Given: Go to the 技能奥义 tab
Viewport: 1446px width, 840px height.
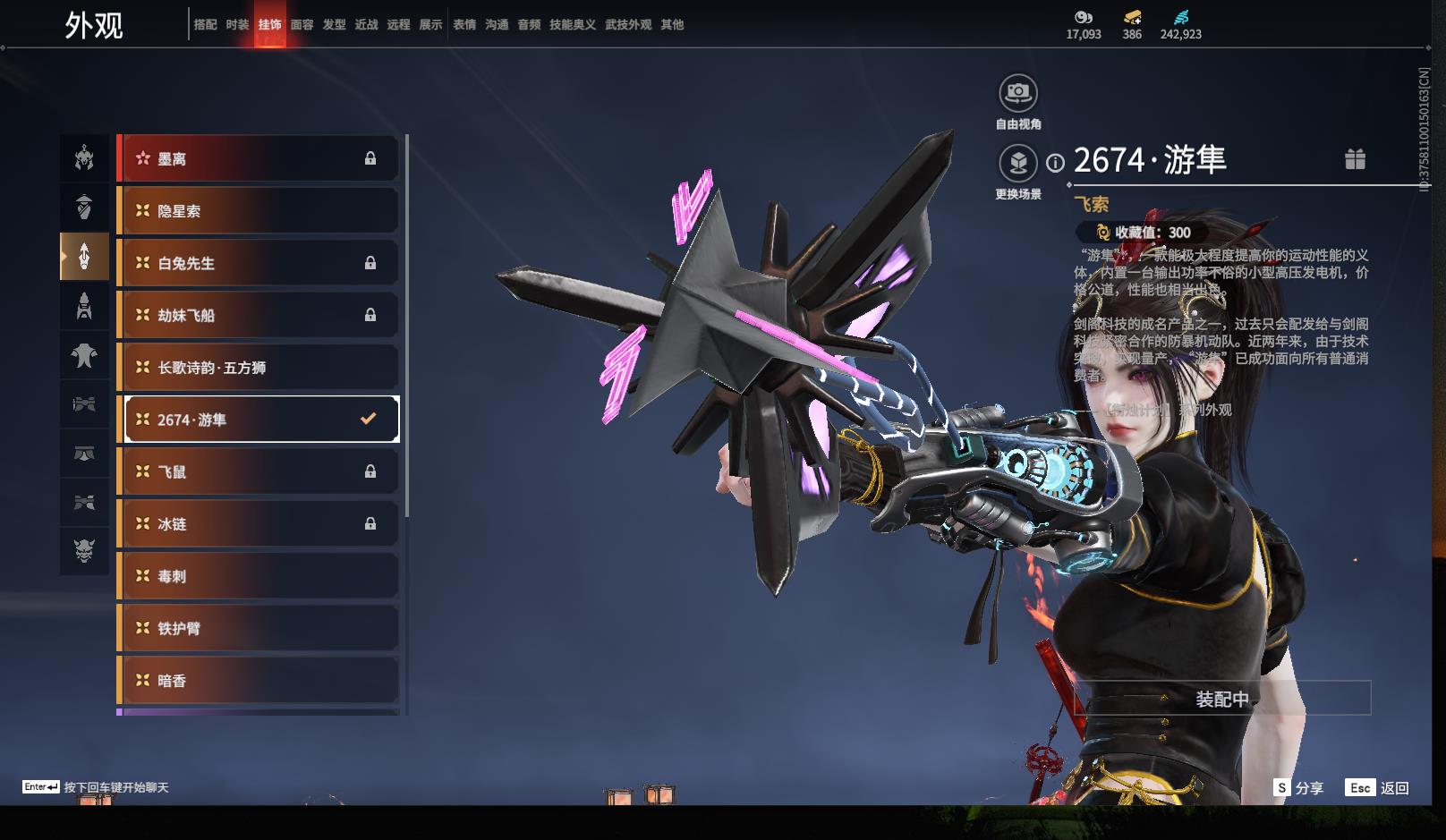Looking at the screenshot, I should pyautogui.click(x=572, y=25).
